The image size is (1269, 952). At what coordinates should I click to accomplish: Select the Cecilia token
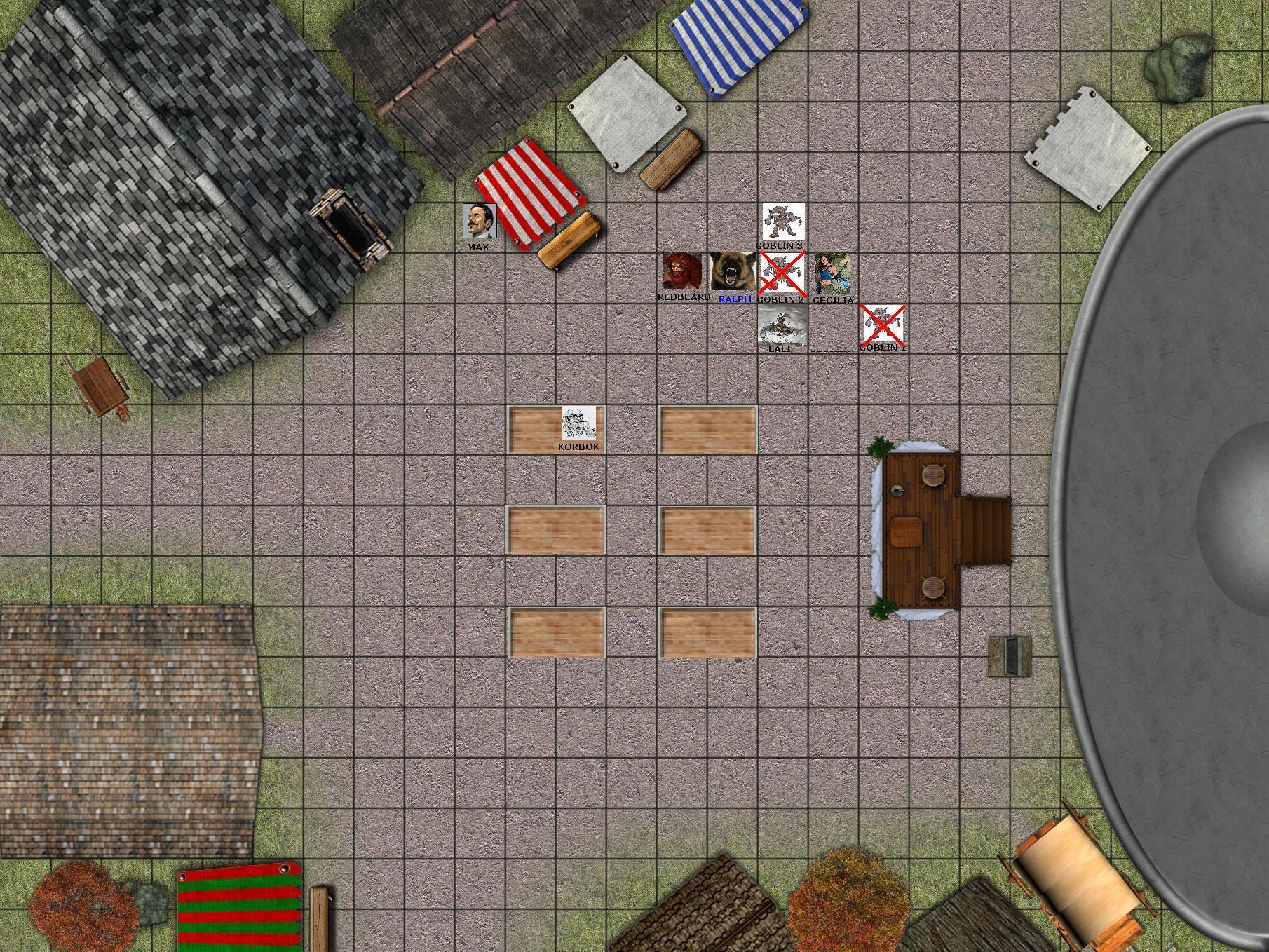pos(833,273)
